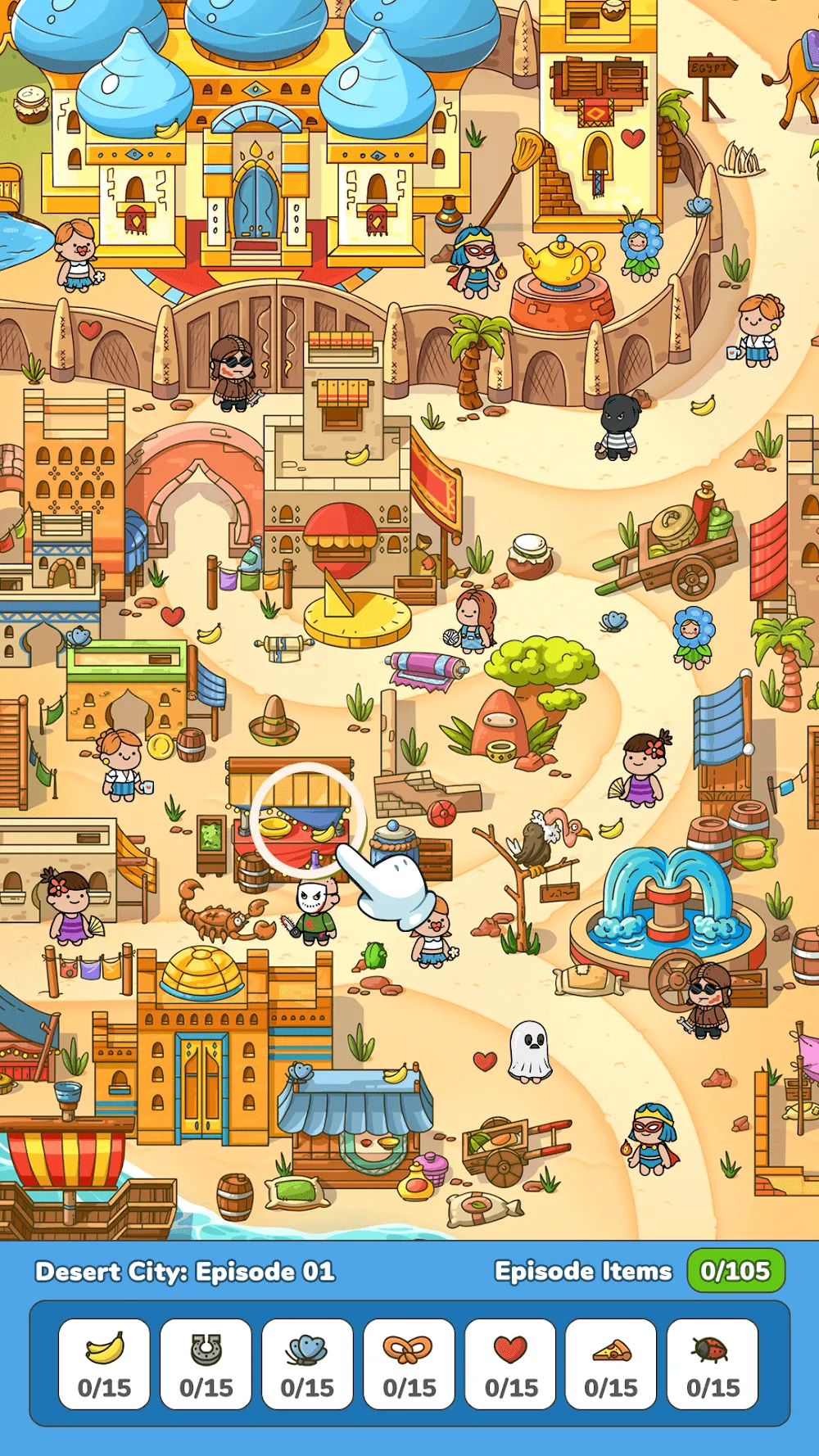Tap the pizza slice tracker tile
The height and width of the screenshot is (1456, 819).
point(611,1364)
